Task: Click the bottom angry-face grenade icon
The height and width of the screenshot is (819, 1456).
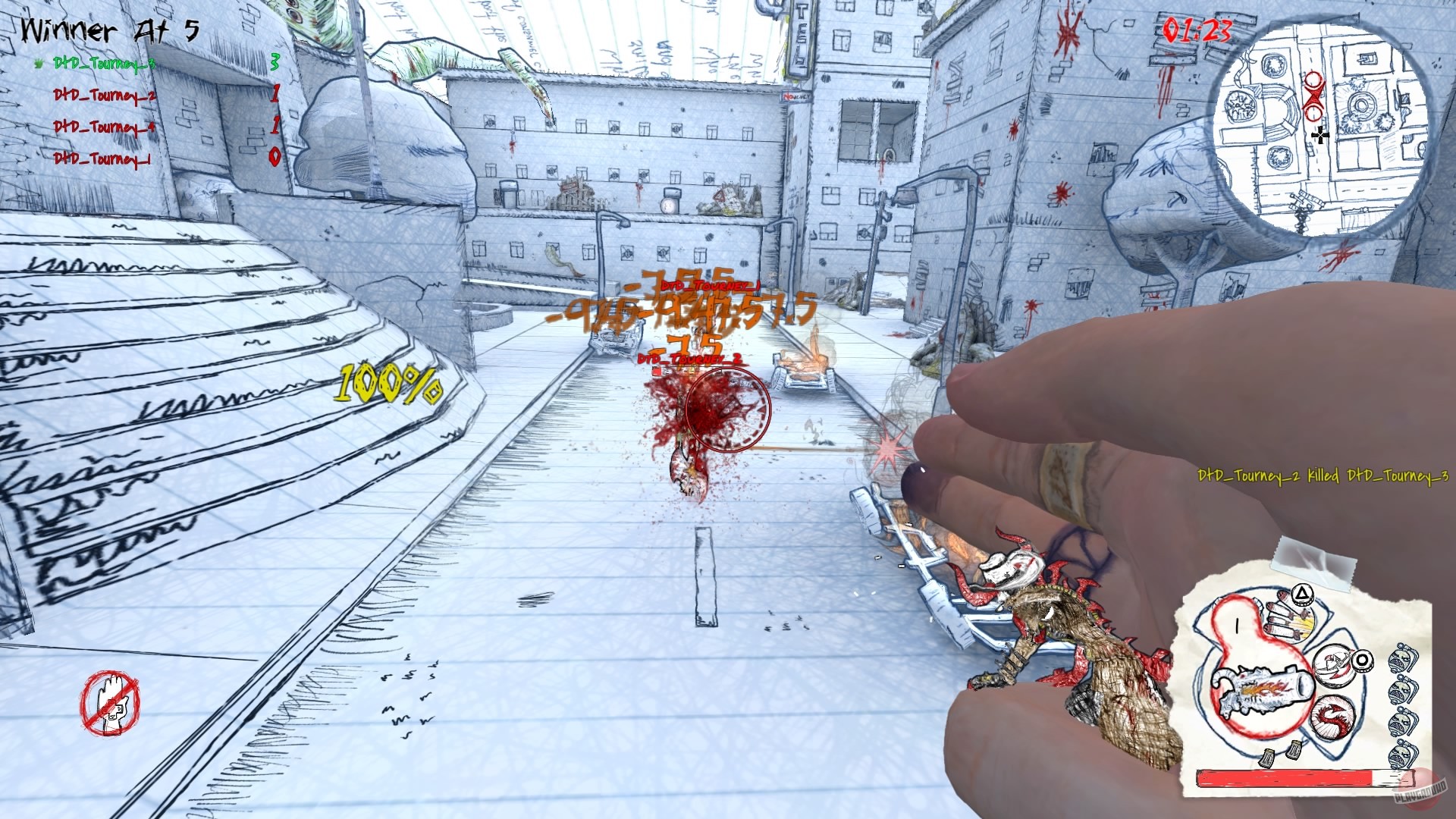Action: pos(1401,755)
